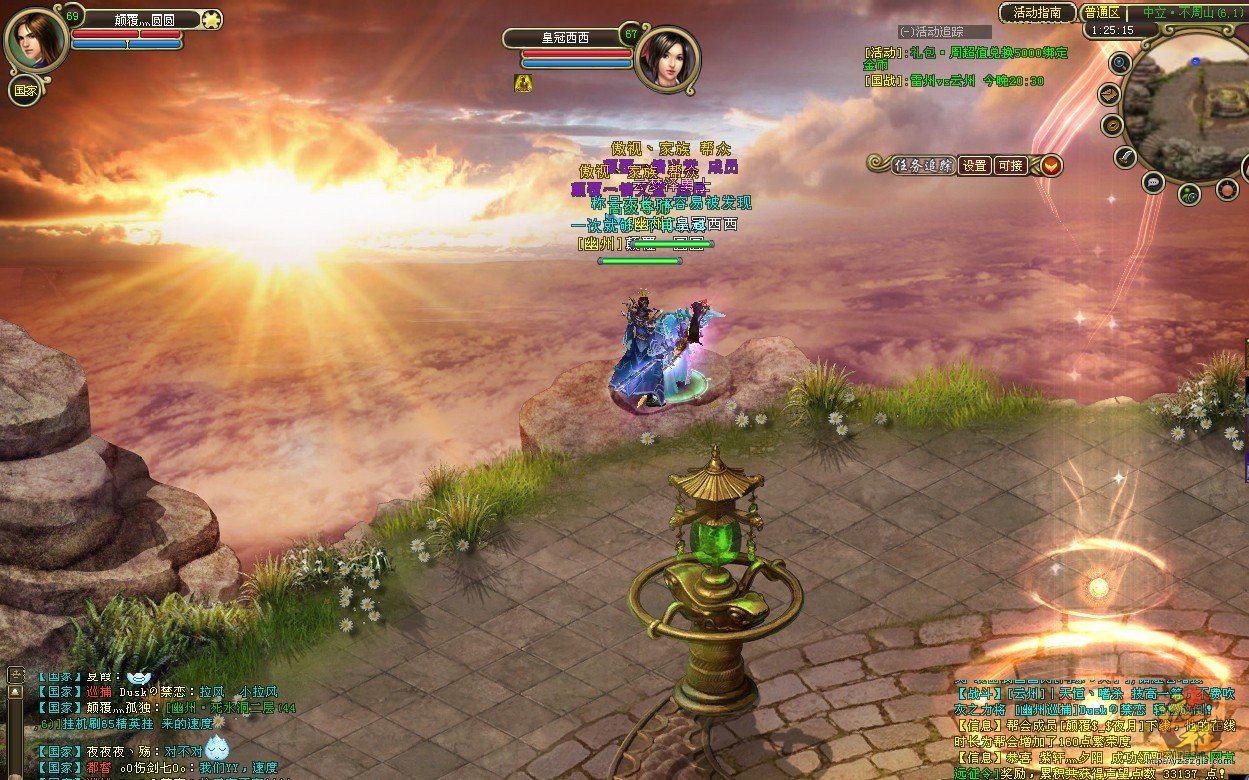Click the sword icon beside minimap
1249x780 pixels.
click(1126, 157)
